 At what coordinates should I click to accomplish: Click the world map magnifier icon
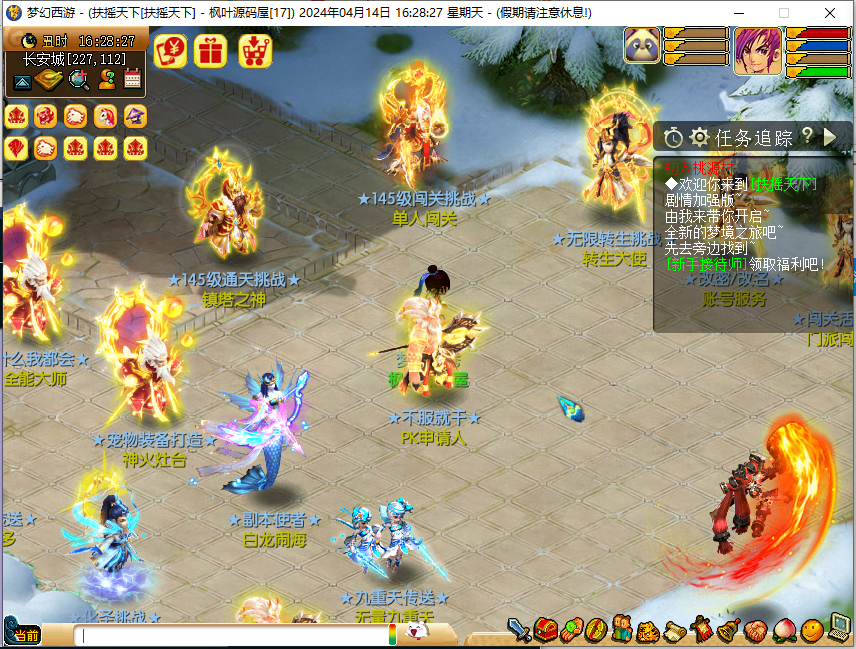(78, 80)
